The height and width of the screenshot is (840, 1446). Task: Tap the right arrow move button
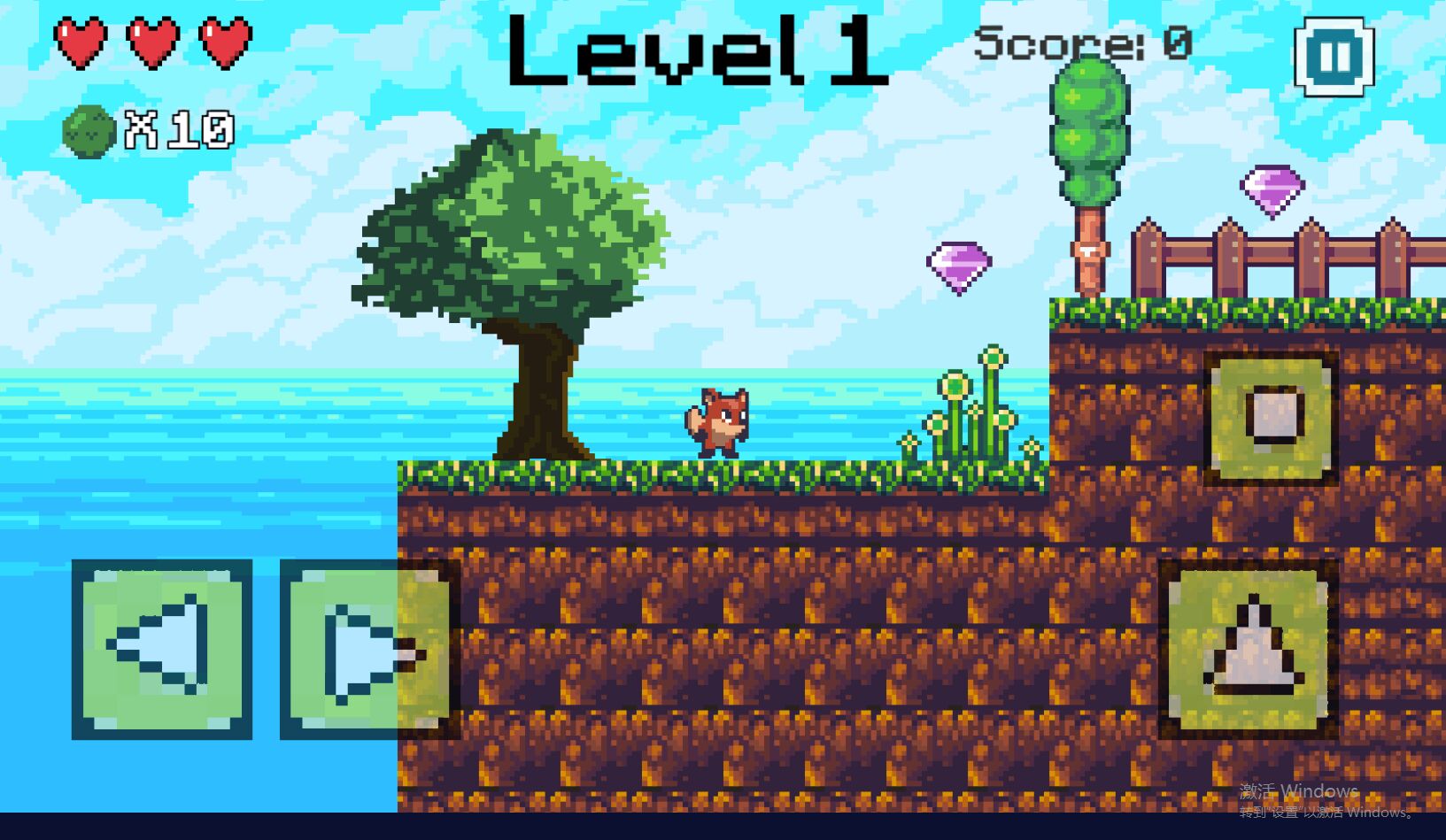click(369, 649)
